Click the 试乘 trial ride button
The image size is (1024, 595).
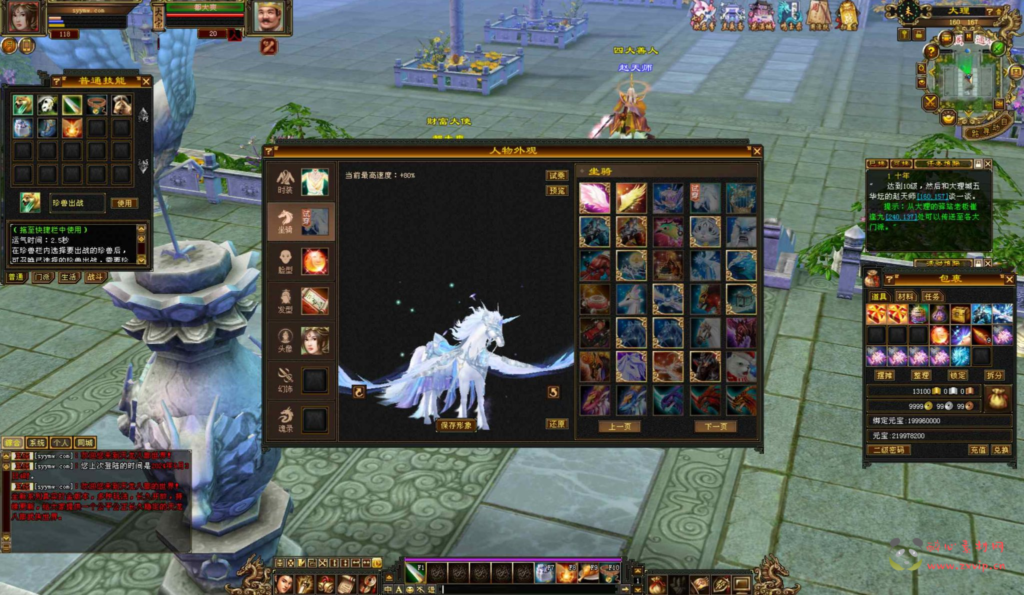(x=557, y=175)
